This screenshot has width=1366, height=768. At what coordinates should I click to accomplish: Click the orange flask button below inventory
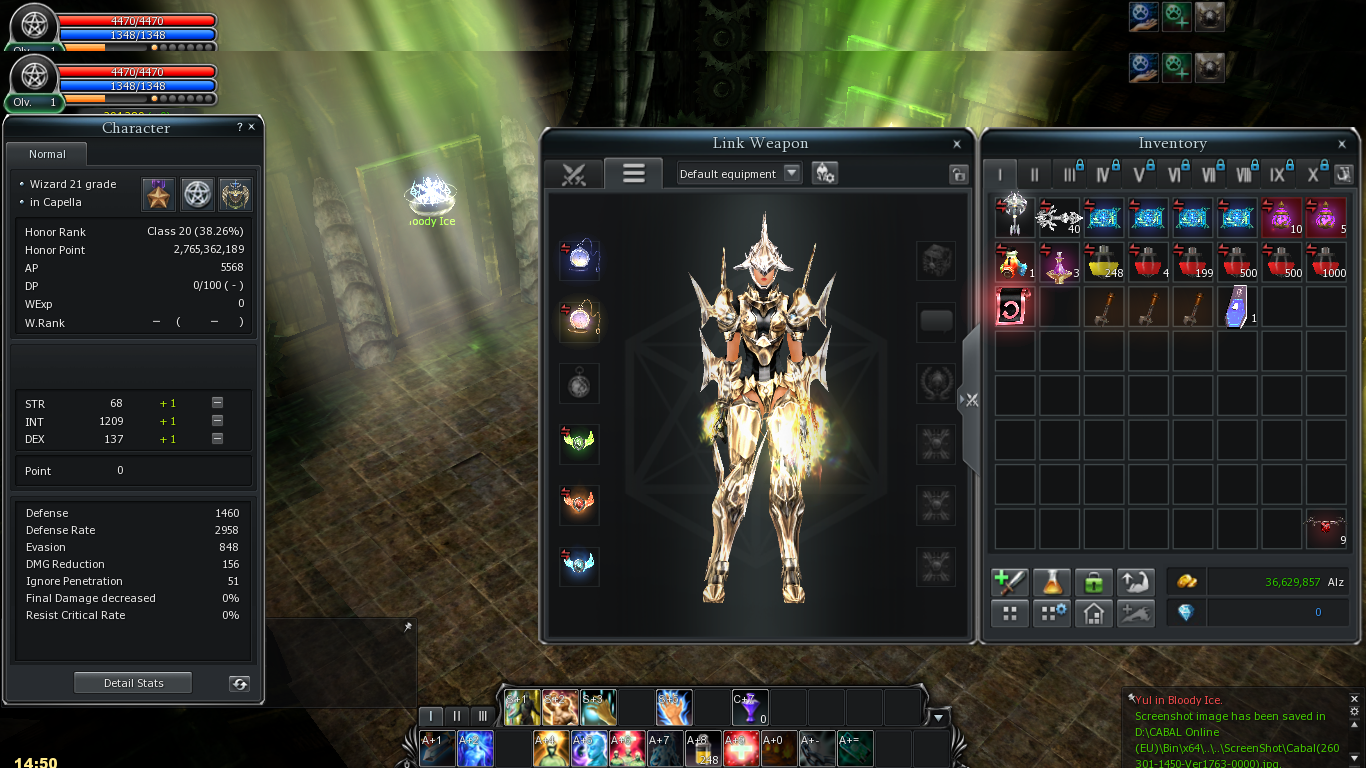click(x=1051, y=582)
